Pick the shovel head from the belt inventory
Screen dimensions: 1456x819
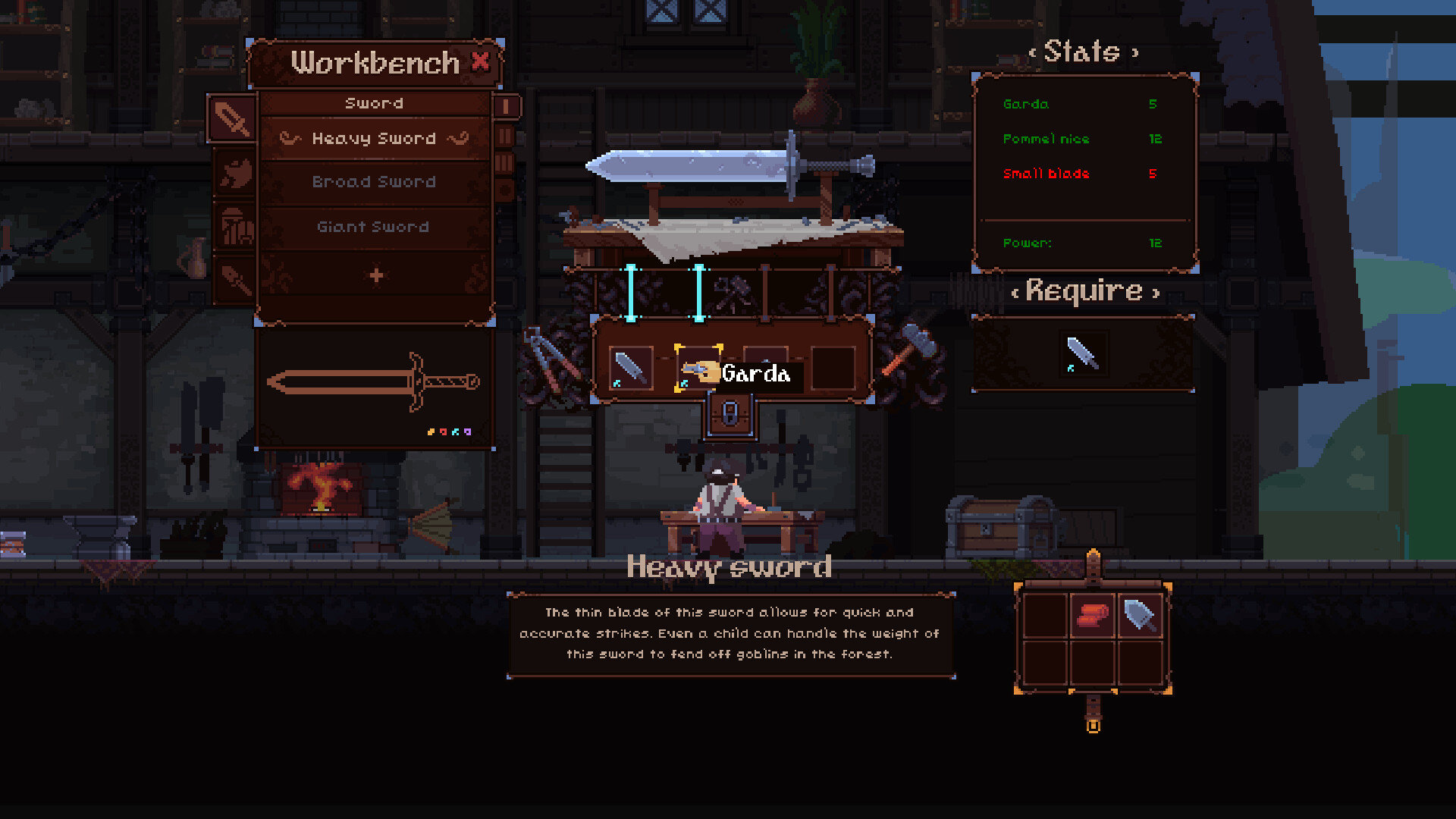tap(1140, 614)
